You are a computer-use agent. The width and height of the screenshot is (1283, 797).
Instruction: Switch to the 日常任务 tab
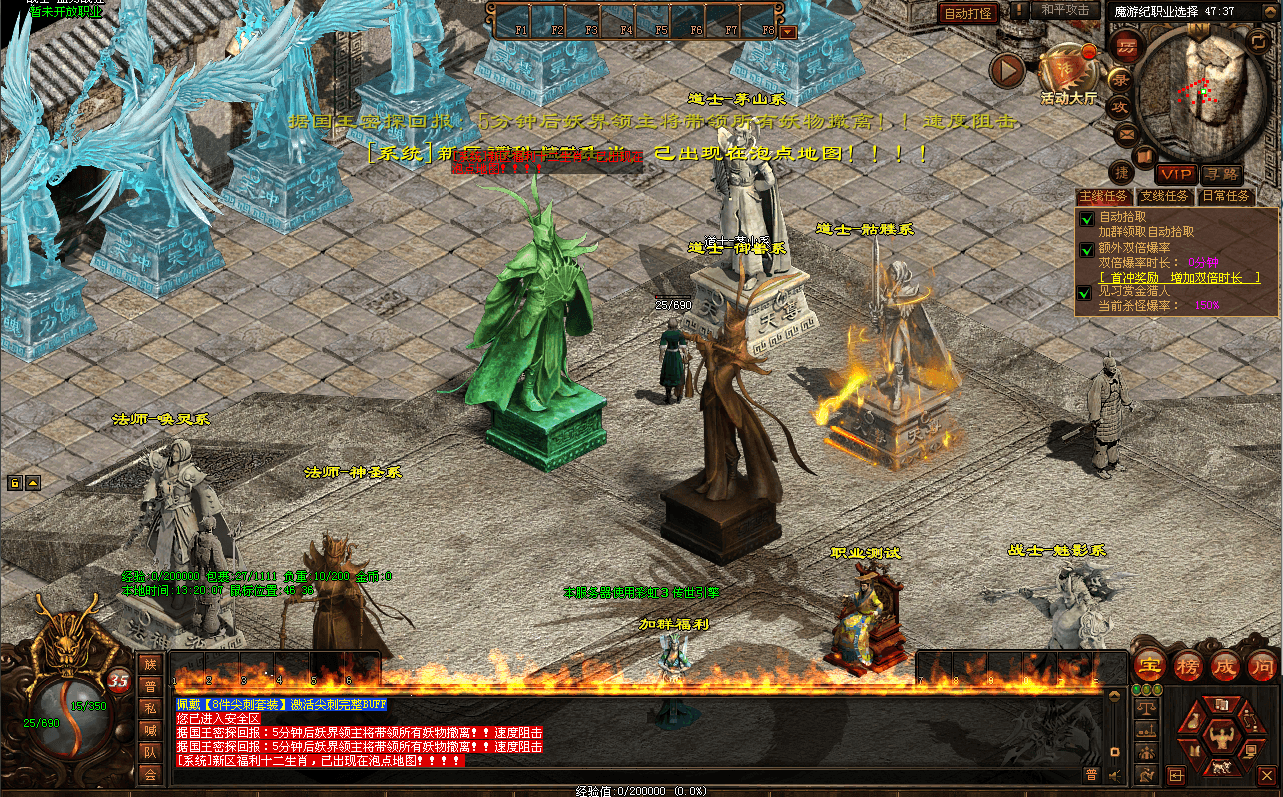[1226, 197]
